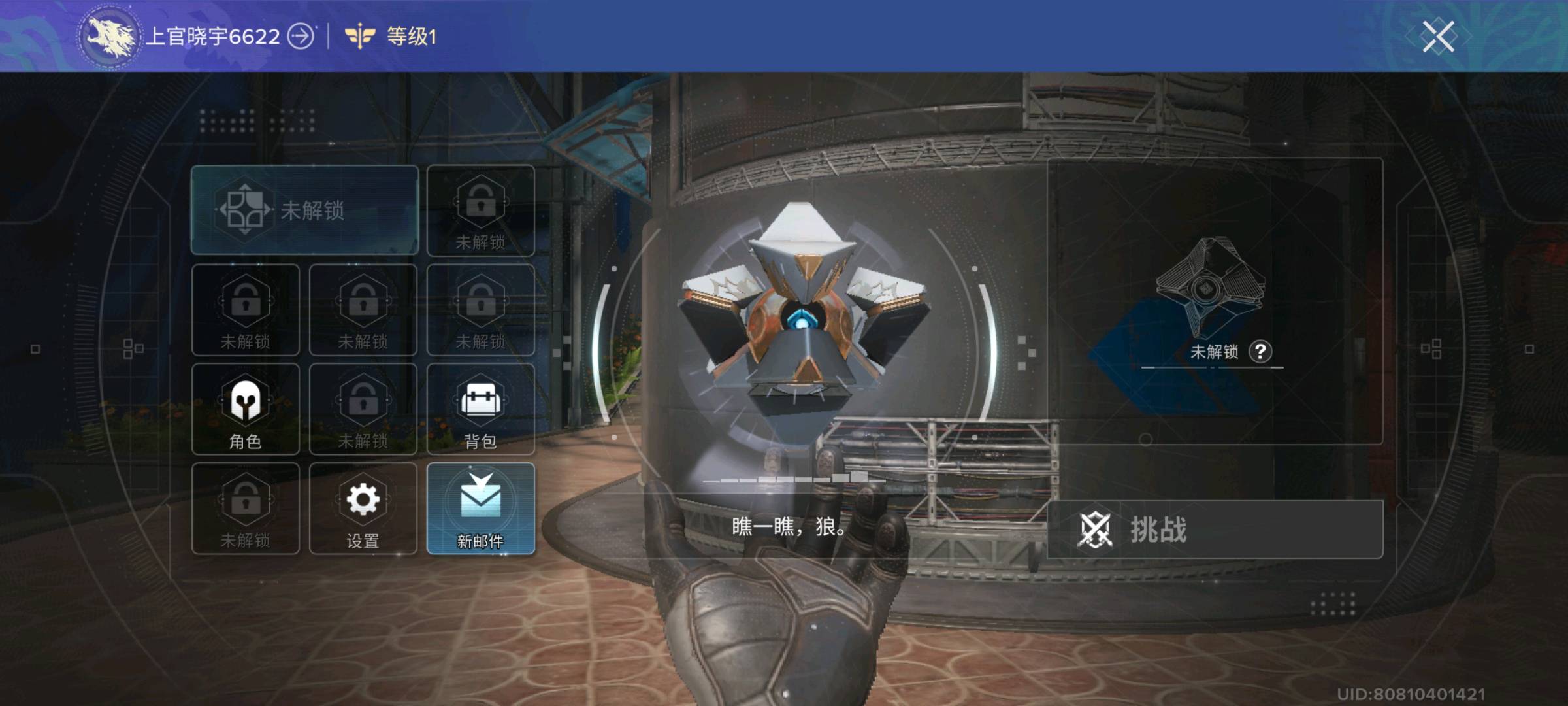Close the menu with the X button
The height and width of the screenshot is (706, 1568).
1437,37
